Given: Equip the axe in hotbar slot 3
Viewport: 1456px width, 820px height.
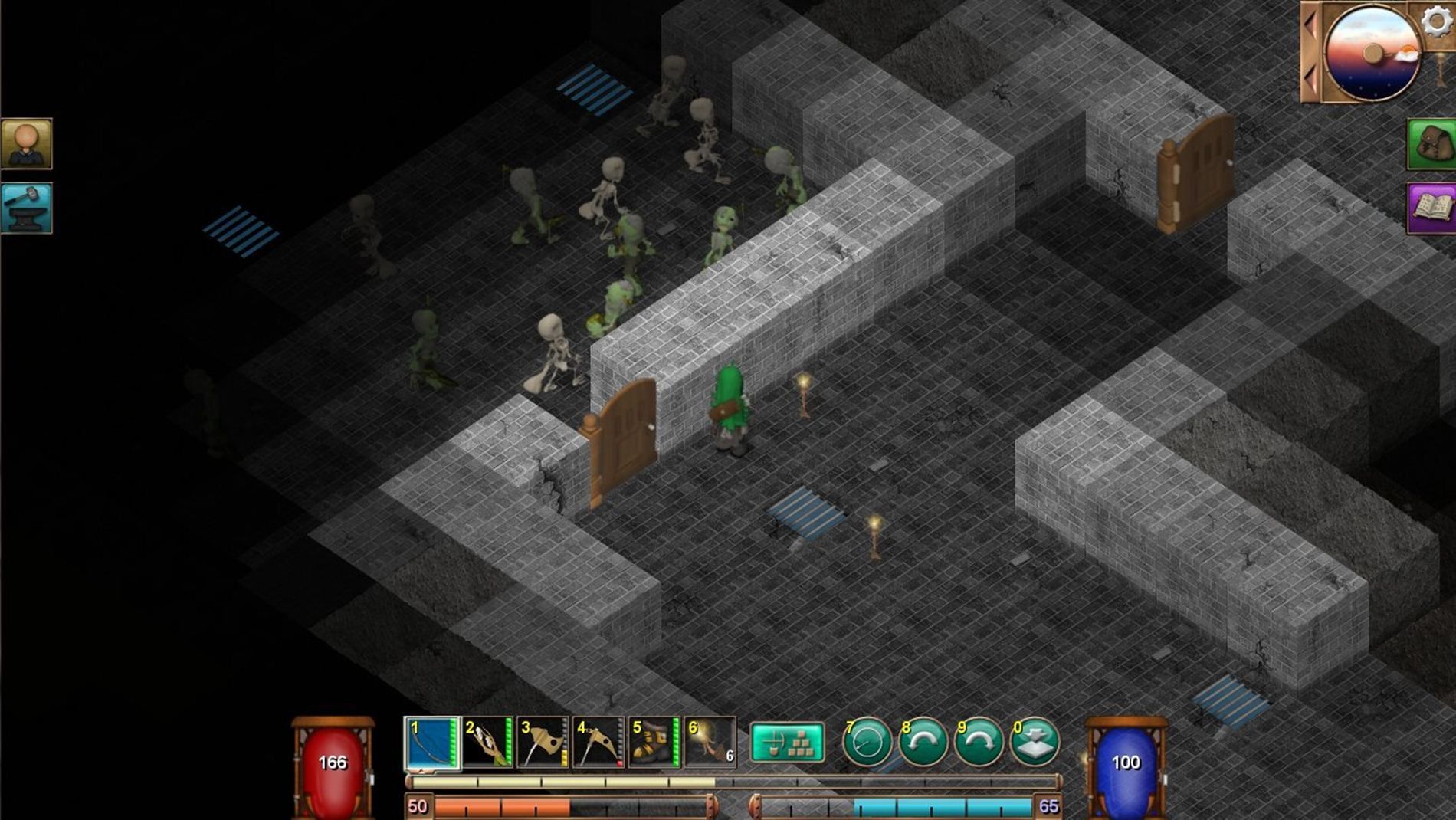Looking at the screenshot, I should 543,742.
